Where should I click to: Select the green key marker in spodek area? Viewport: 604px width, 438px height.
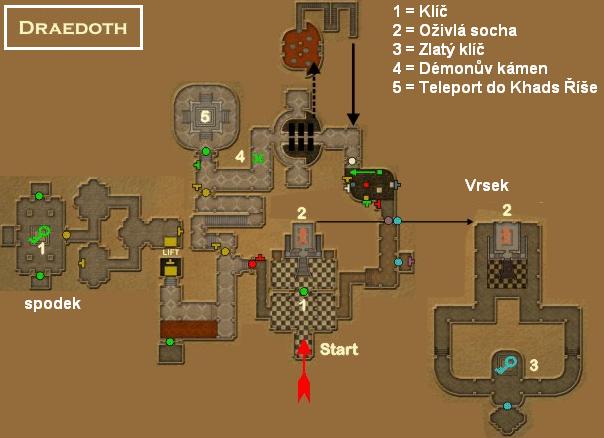pyautogui.click(x=41, y=236)
